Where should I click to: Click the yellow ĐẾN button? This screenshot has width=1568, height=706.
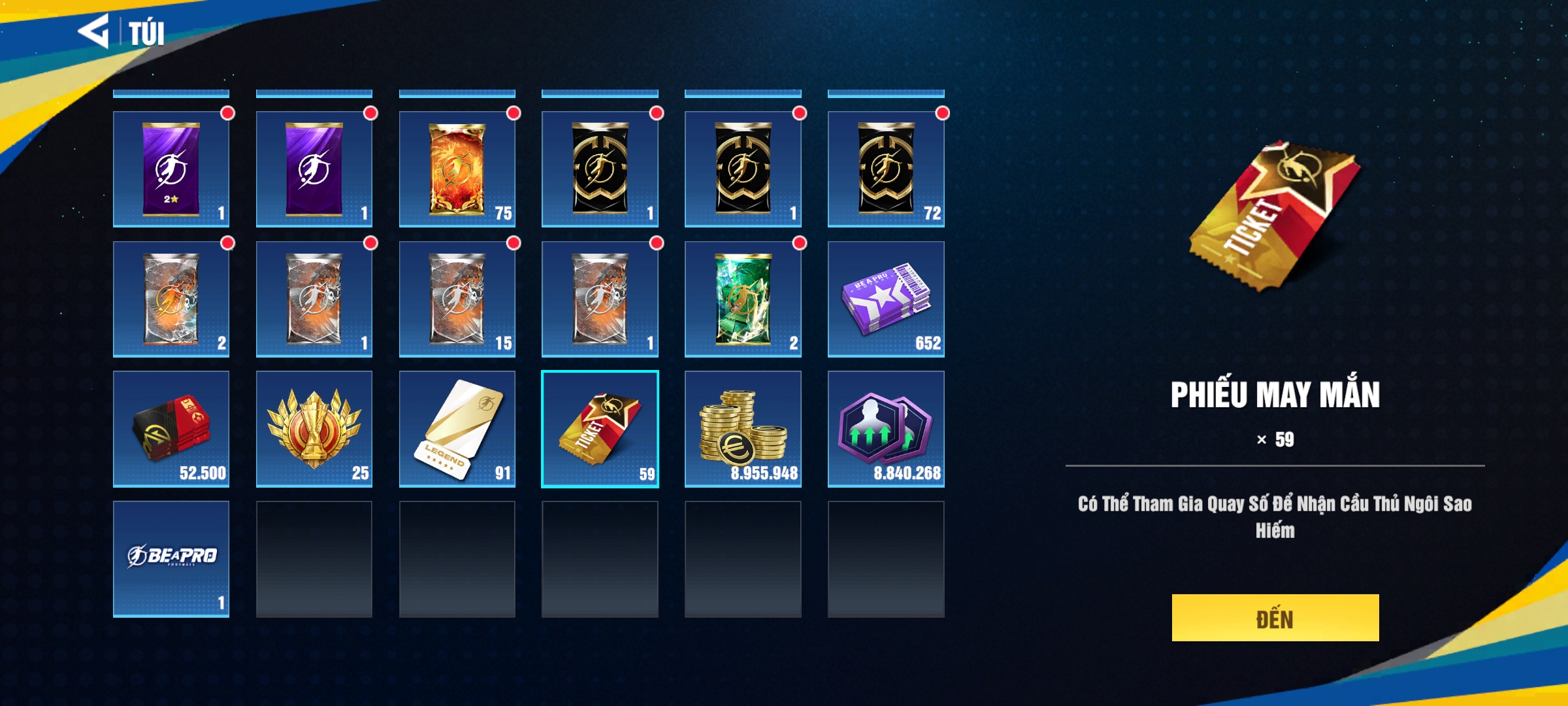pos(1275,618)
